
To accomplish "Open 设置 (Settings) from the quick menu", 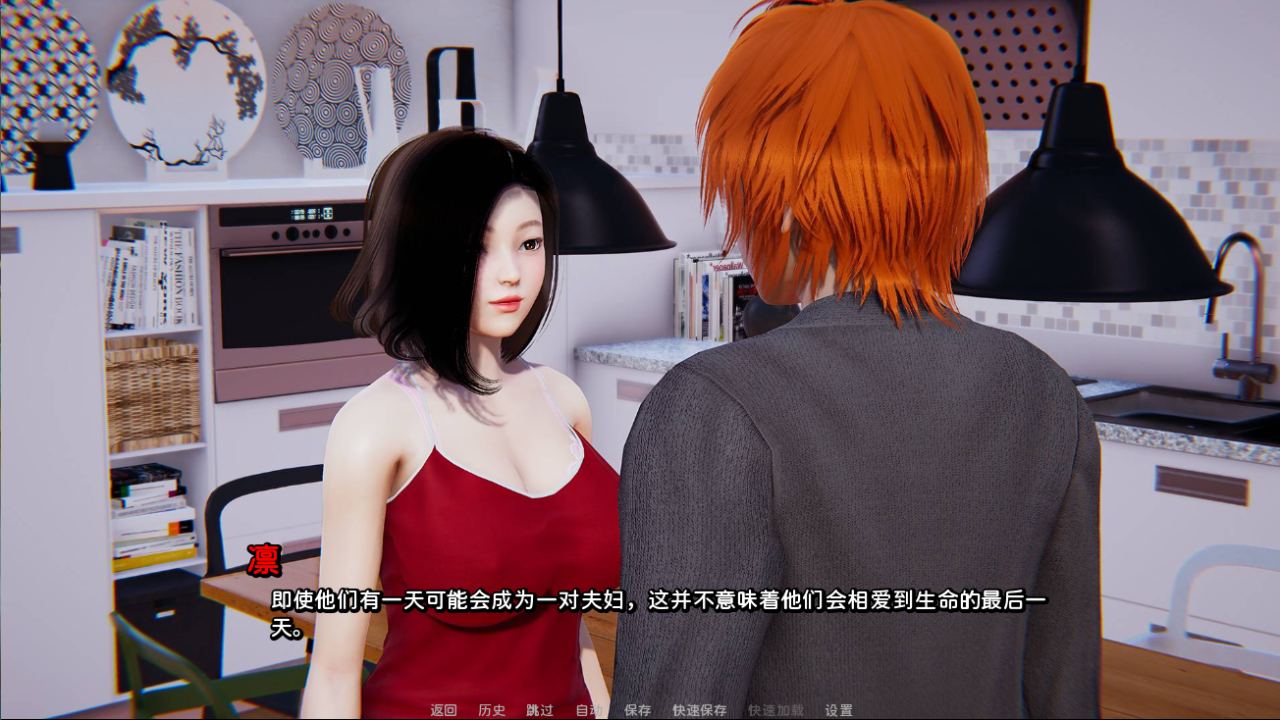I will click(838, 710).
